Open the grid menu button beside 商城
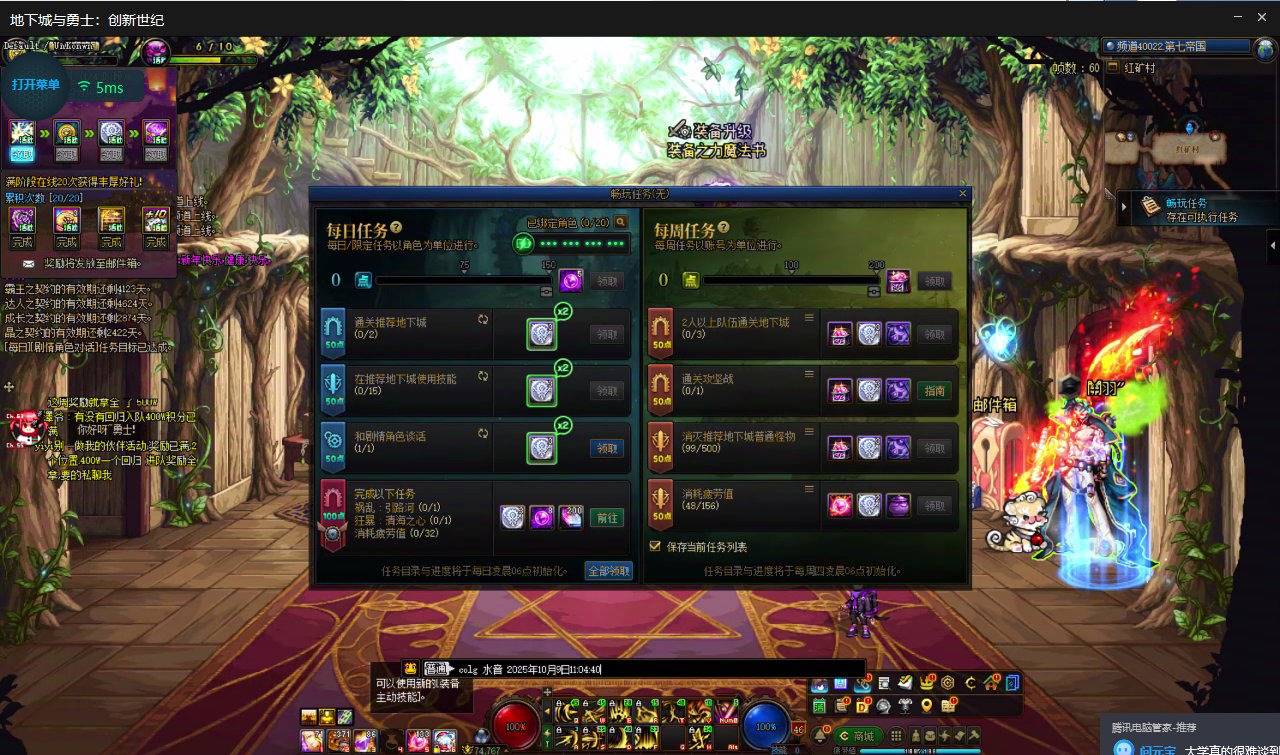 pos(896,736)
